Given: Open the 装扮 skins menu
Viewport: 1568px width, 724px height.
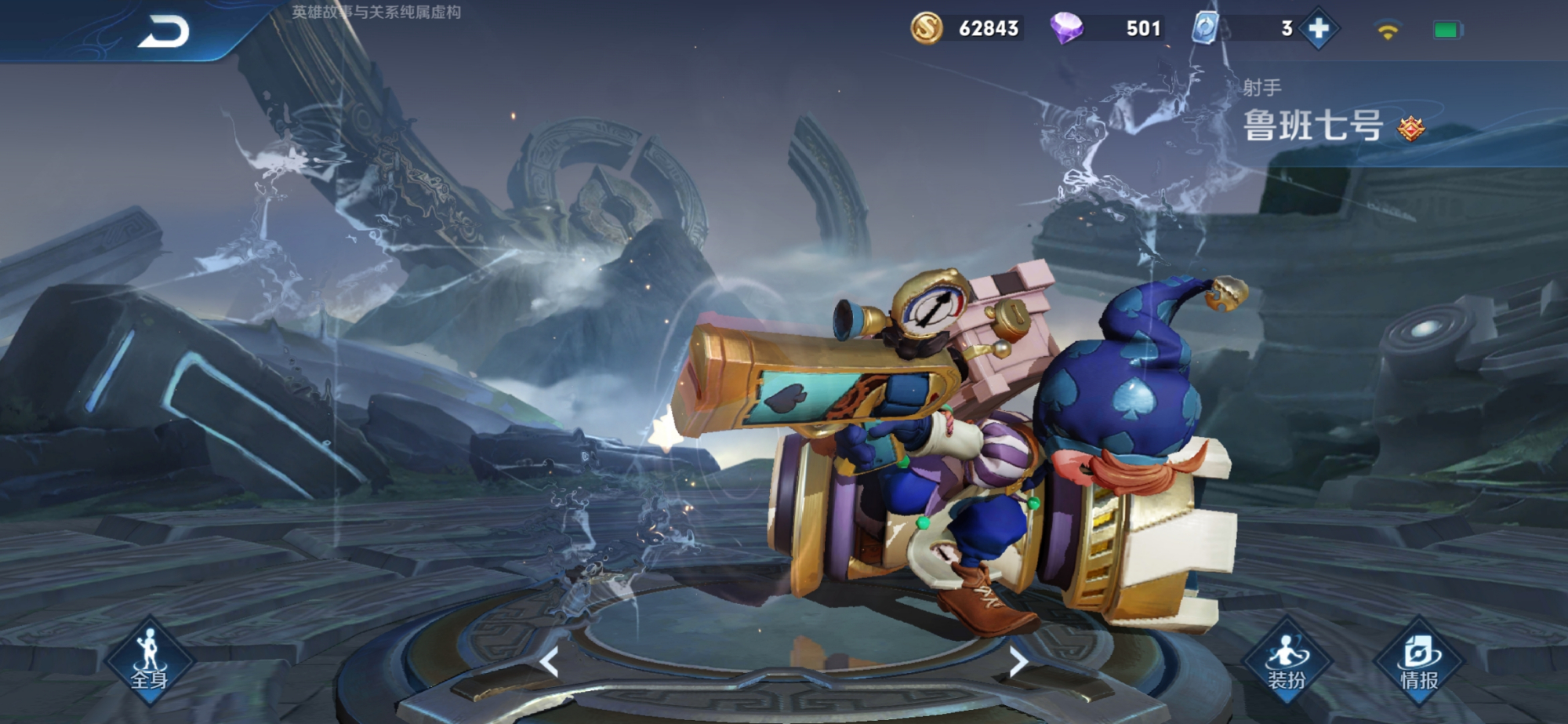Looking at the screenshot, I should [x=1286, y=663].
